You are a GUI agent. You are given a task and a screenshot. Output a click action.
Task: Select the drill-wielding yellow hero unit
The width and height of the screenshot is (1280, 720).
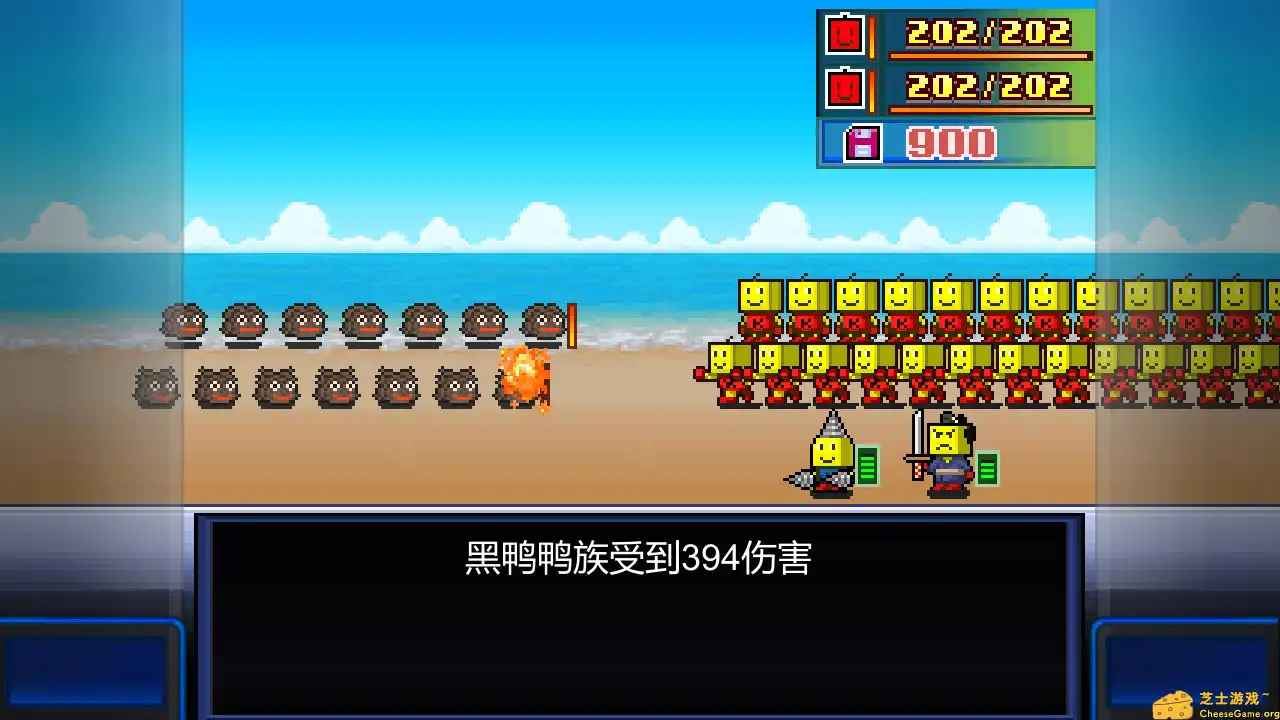pyautogui.click(x=830, y=460)
